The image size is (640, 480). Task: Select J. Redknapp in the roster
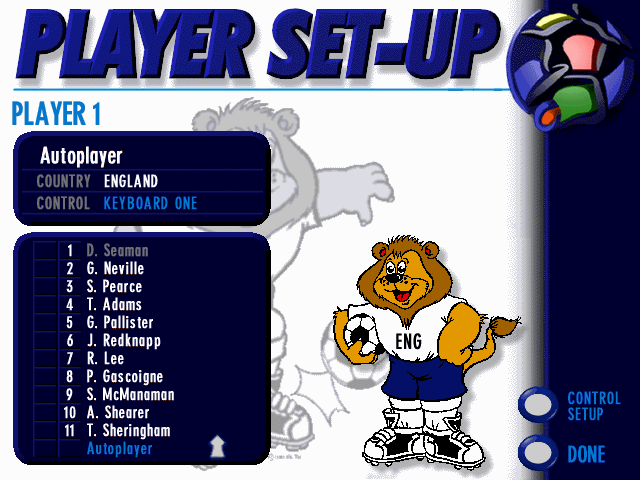(123, 341)
